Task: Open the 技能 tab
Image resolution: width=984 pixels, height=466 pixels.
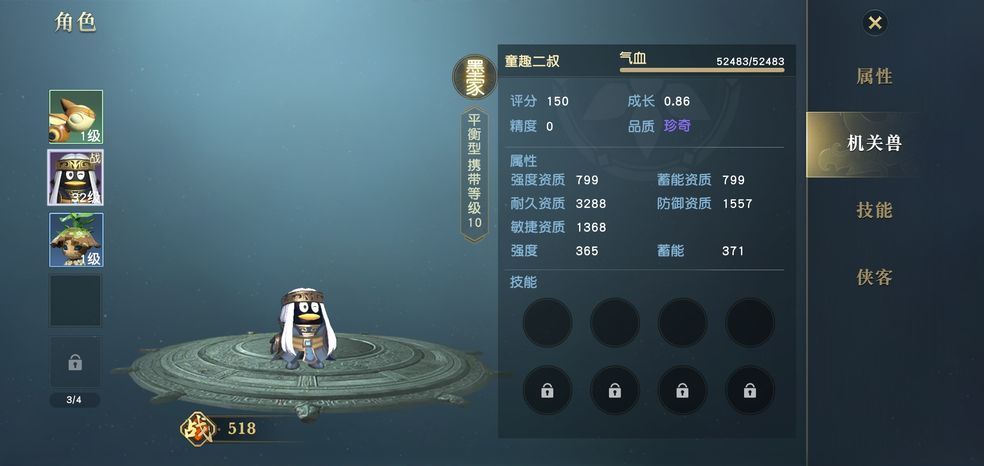Action: [874, 210]
